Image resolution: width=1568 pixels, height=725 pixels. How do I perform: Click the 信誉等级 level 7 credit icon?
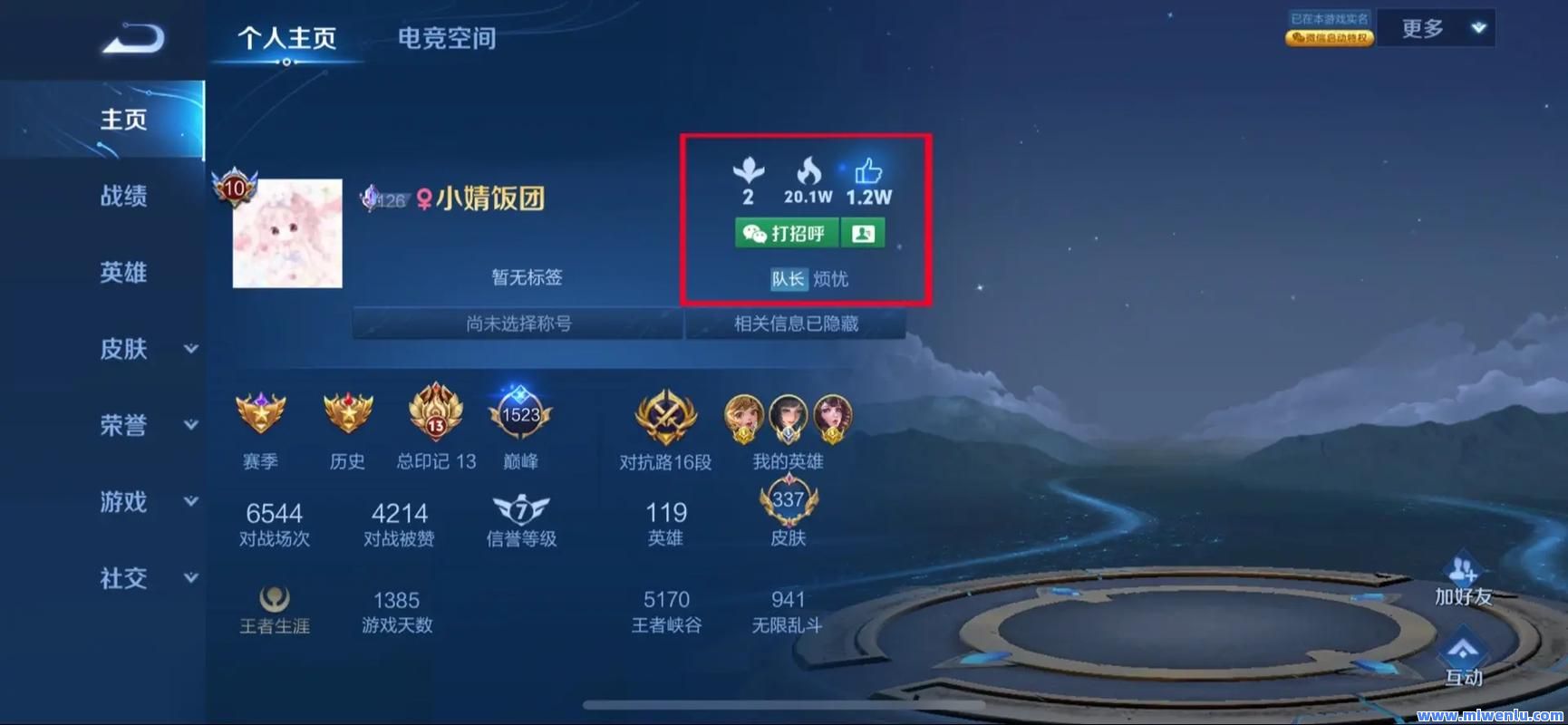(519, 510)
